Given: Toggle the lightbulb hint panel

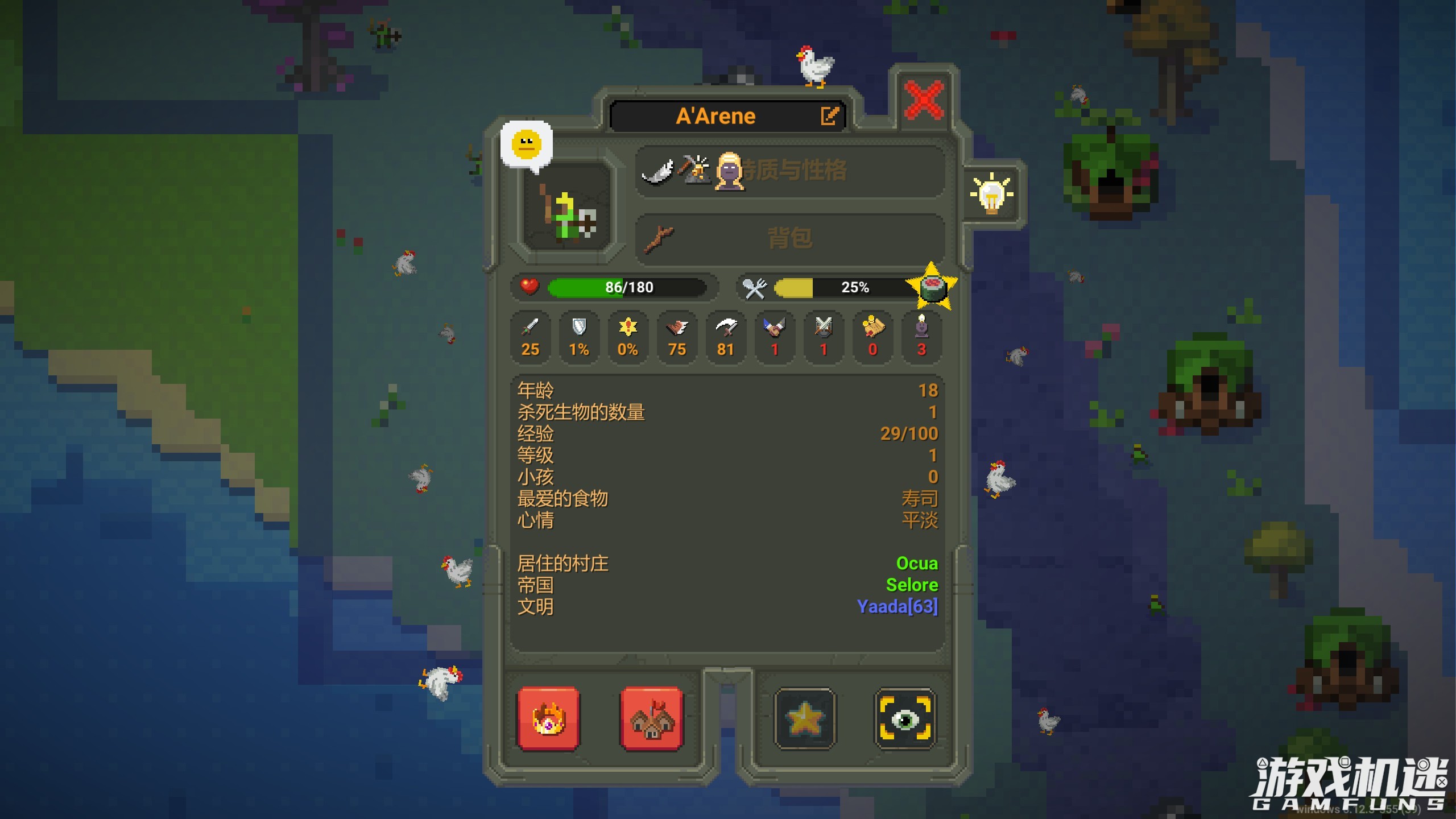Looking at the screenshot, I should 992,194.
